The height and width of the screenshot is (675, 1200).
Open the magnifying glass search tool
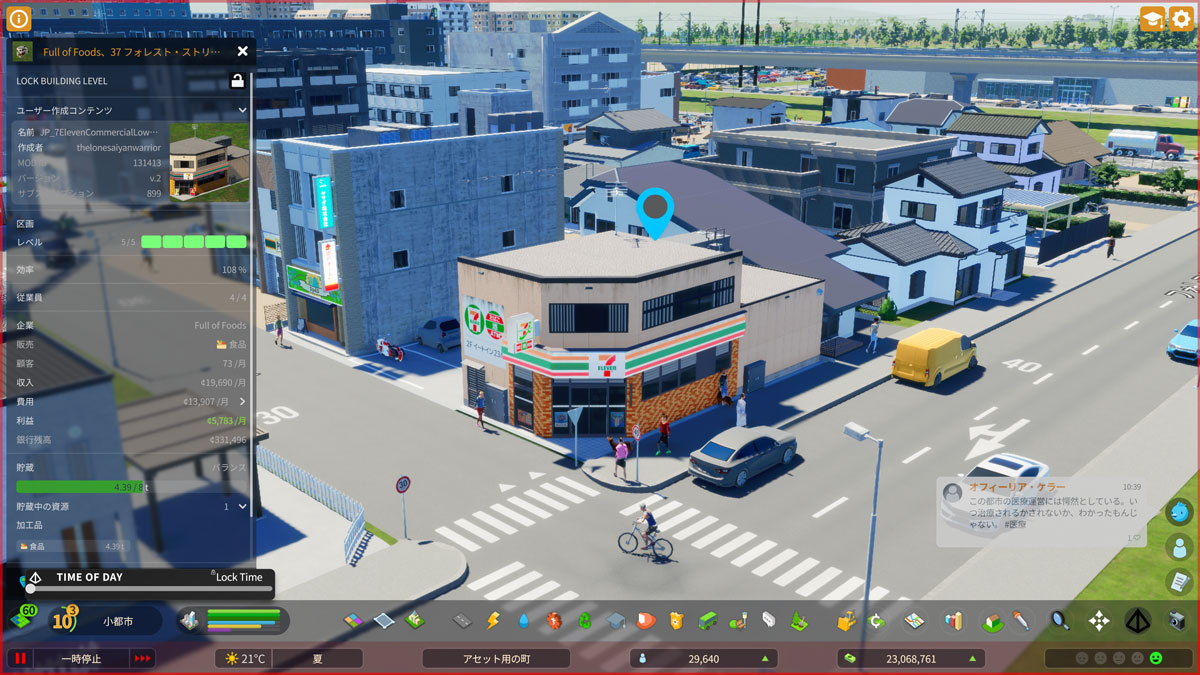(x=1059, y=621)
